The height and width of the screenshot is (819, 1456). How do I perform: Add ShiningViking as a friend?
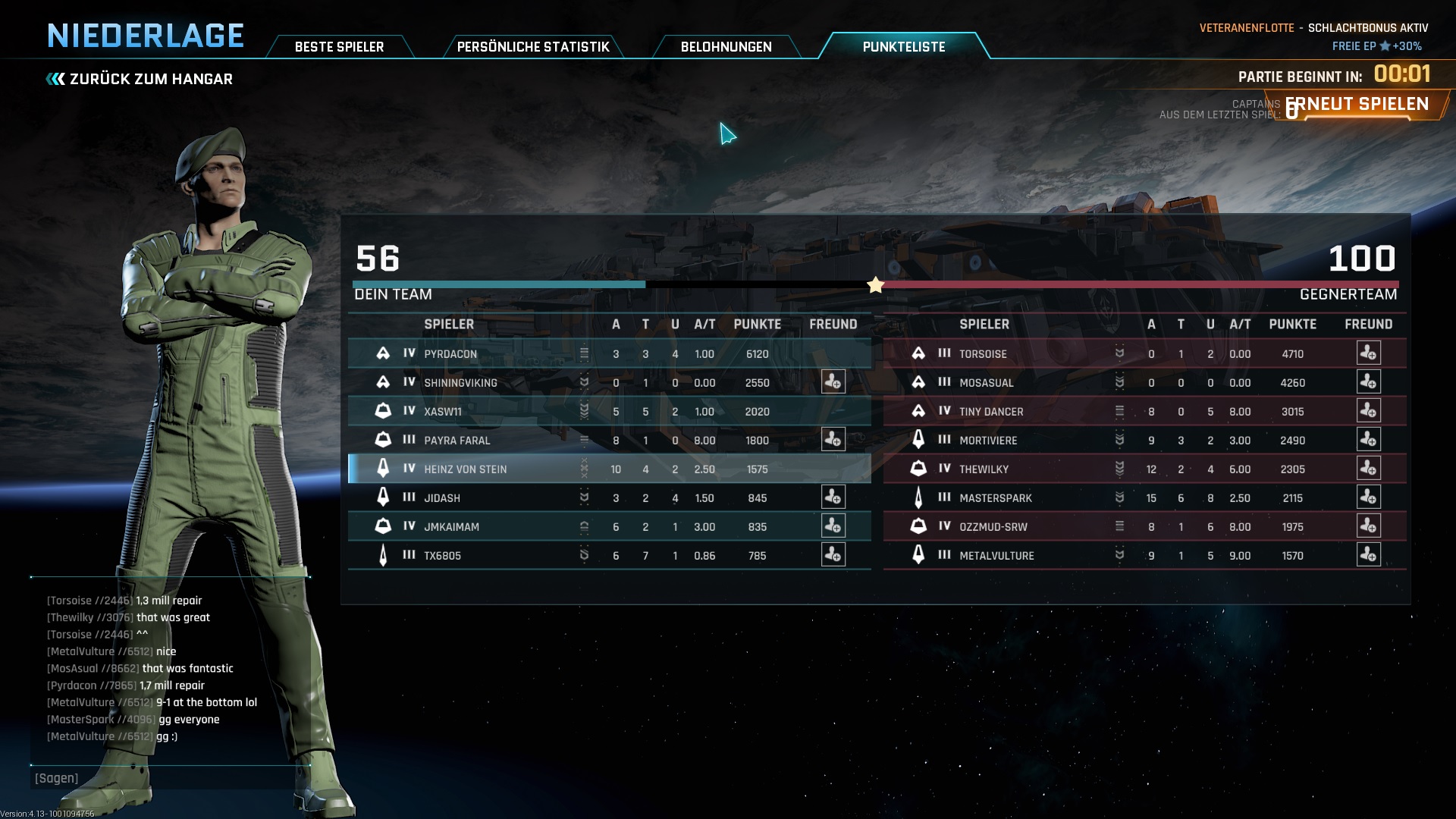(833, 382)
